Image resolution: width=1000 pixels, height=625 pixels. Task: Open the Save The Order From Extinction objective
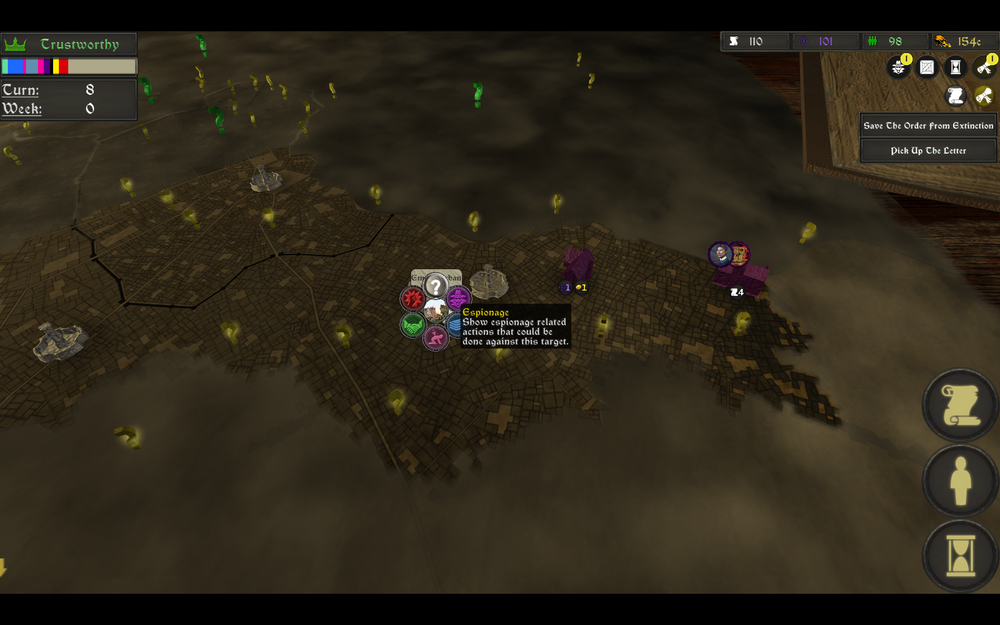pyautogui.click(x=929, y=125)
